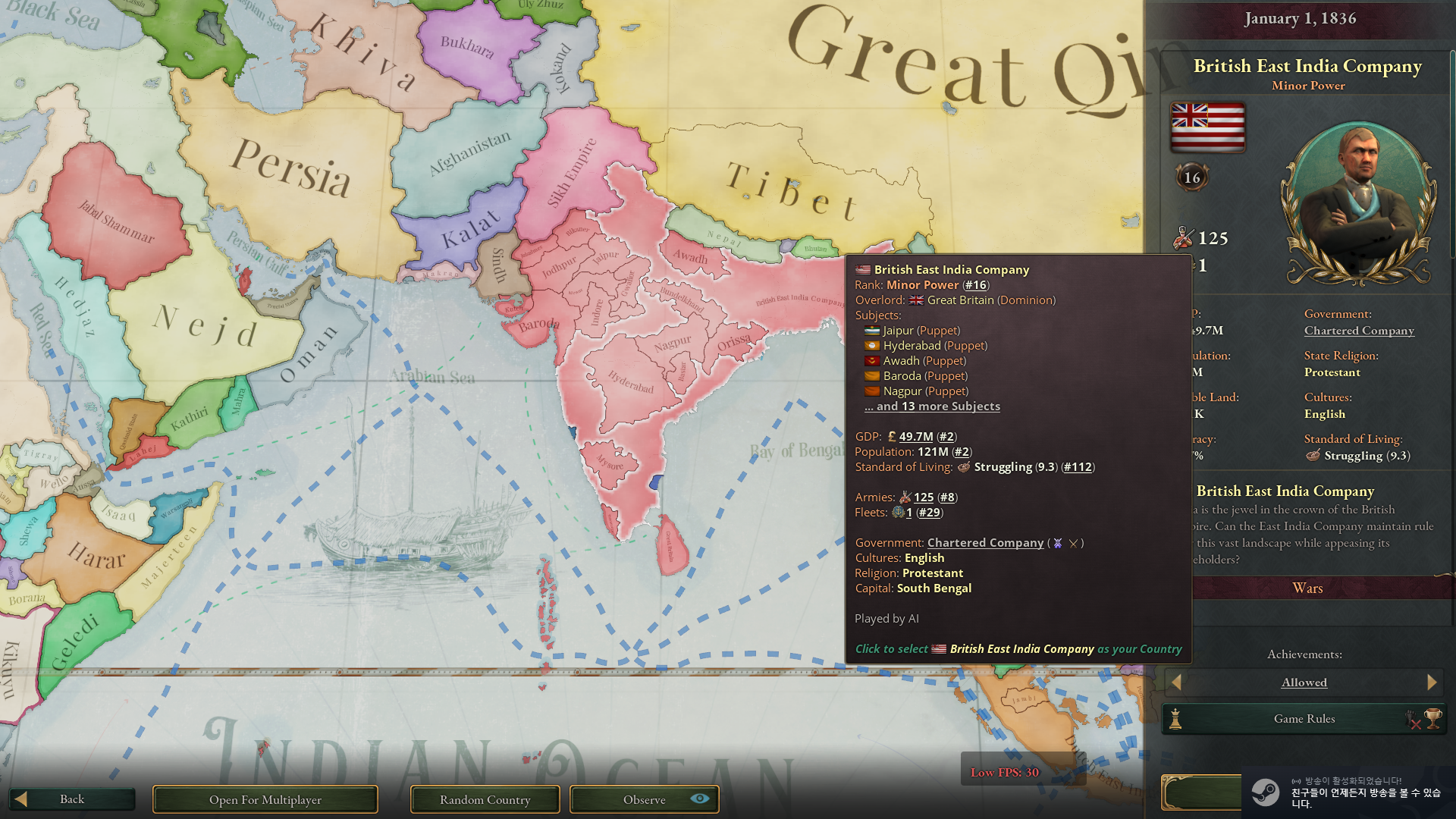Click the Great Britain overlord flag icon
Screen dimensions: 1456x819
click(915, 300)
